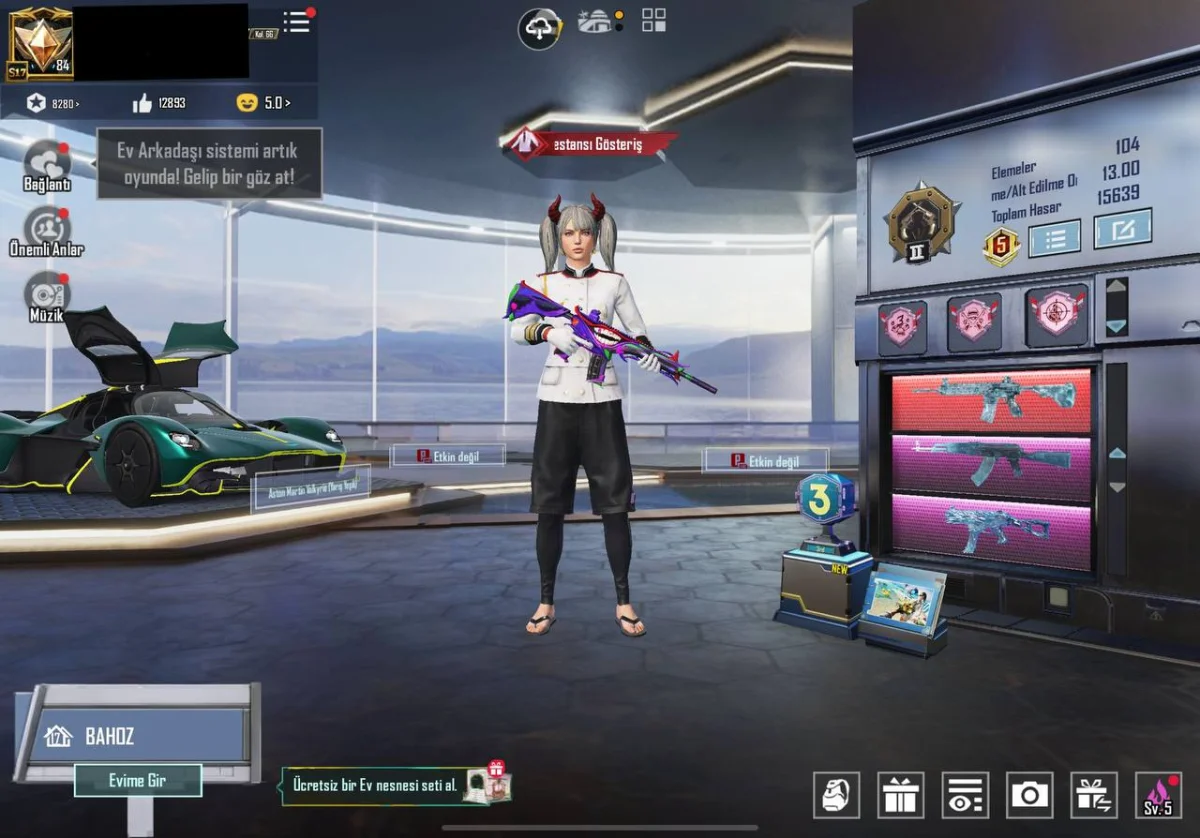Open the gift box icon
1200x838 pixels.
point(901,795)
